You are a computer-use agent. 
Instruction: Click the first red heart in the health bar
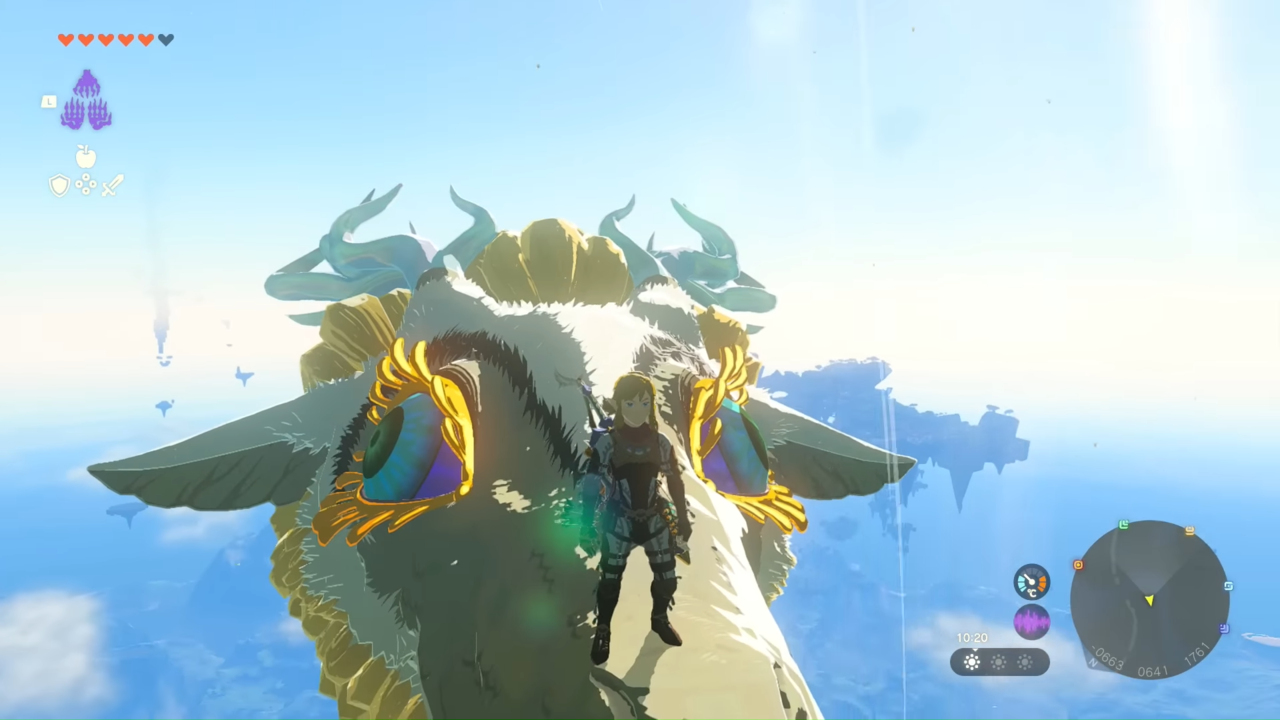click(65, 40)
